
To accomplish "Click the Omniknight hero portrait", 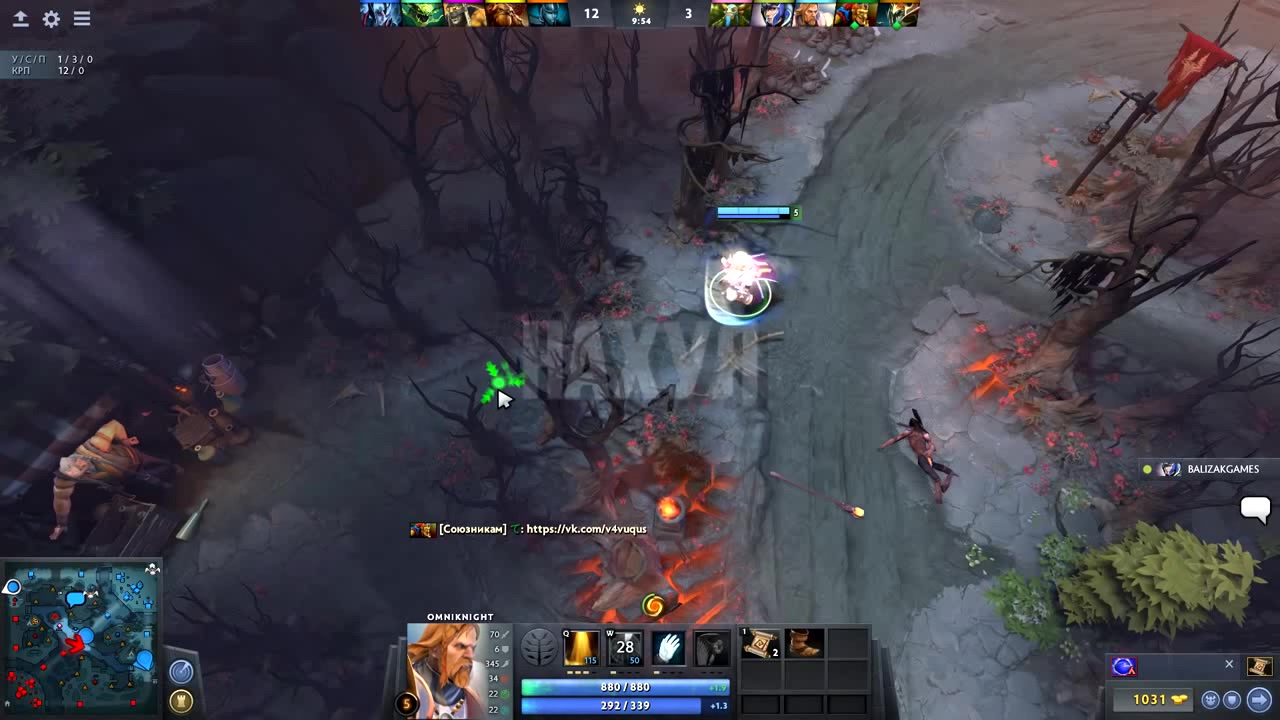I will point(445,670).
